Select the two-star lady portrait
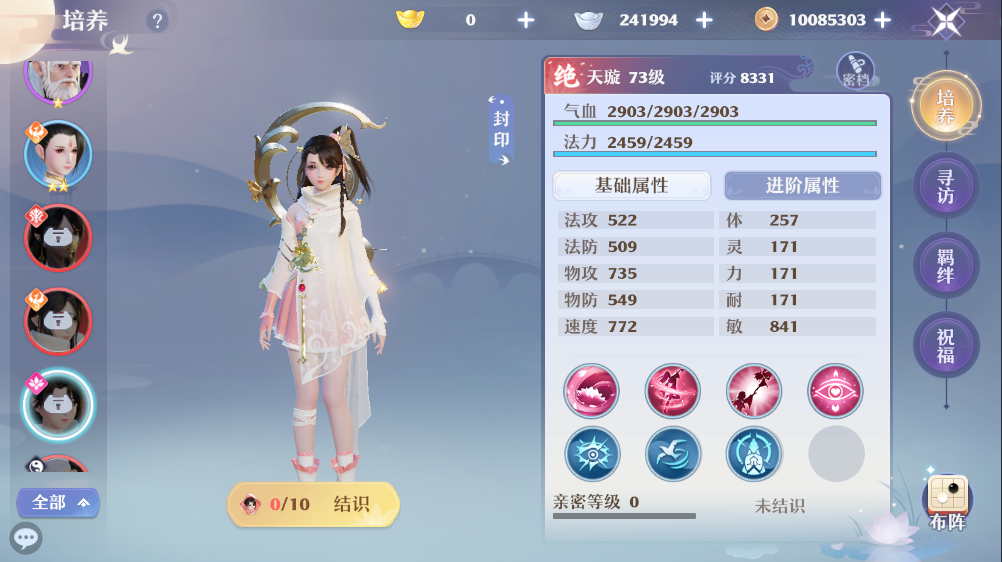 tap(57, 154)
